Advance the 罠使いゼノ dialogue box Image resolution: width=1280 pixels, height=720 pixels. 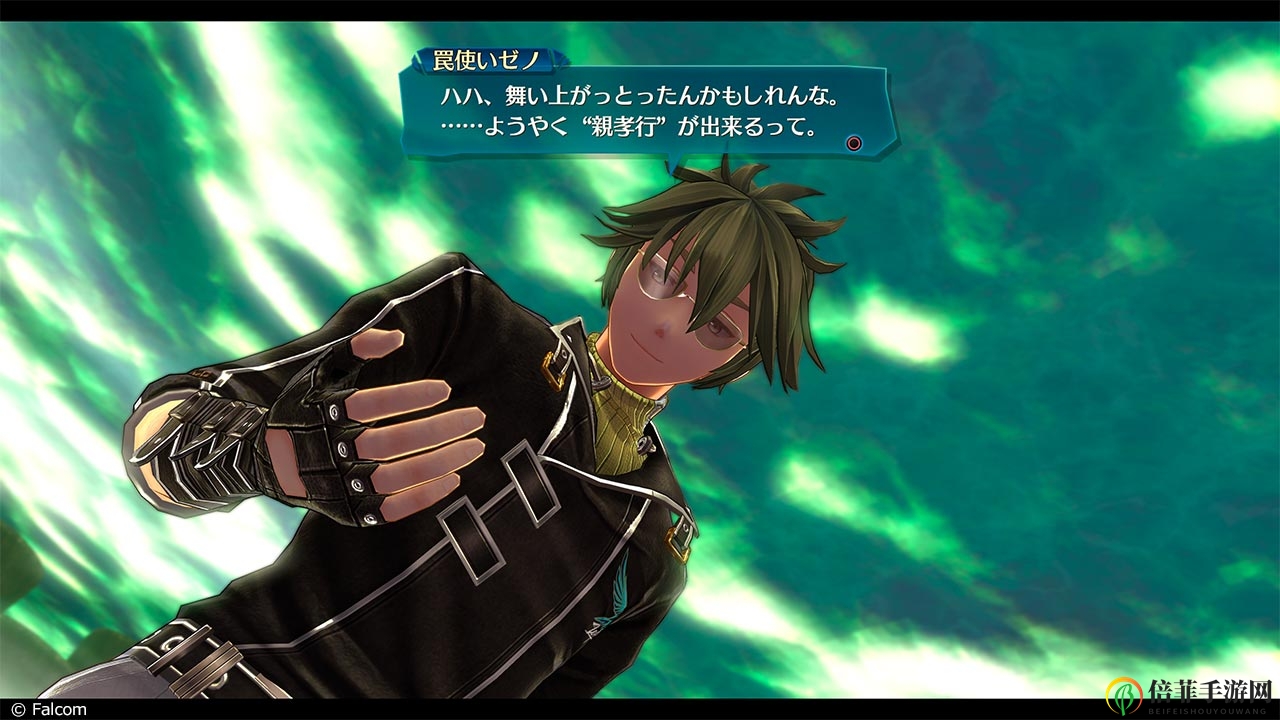coord(853,143)
